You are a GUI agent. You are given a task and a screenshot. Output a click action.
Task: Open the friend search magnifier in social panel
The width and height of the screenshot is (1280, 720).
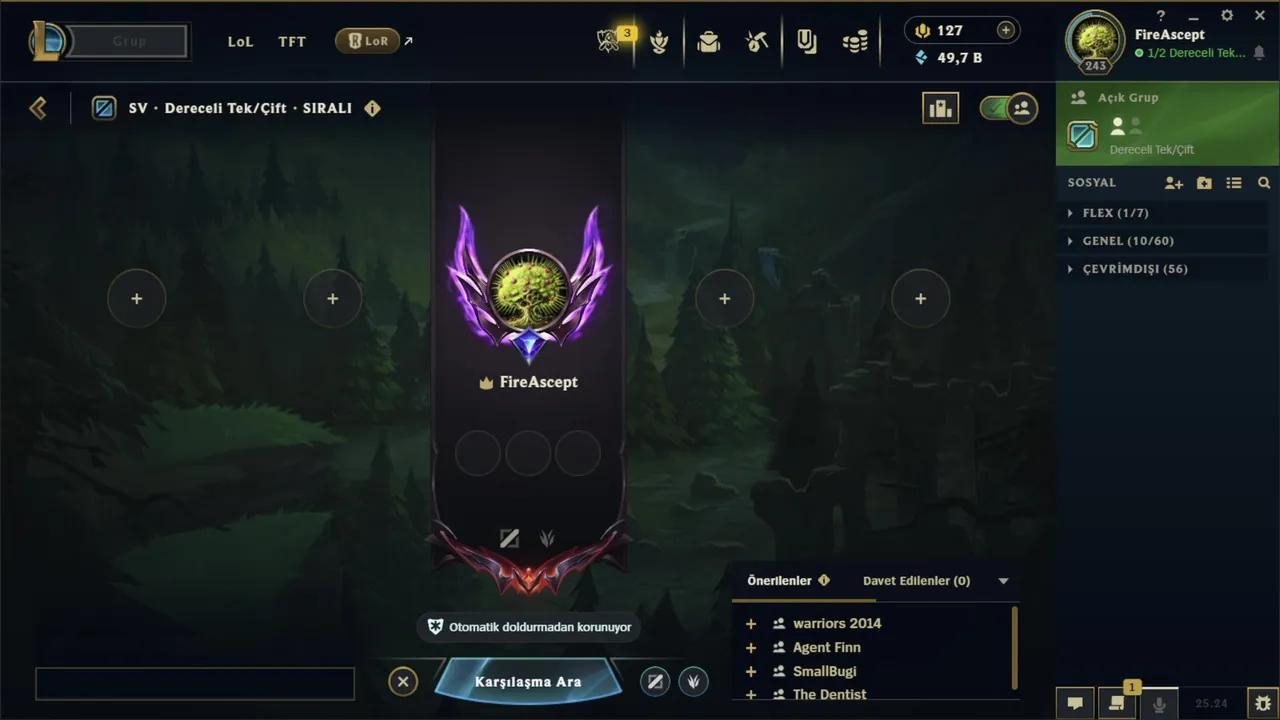click(x=1264, y=183)
